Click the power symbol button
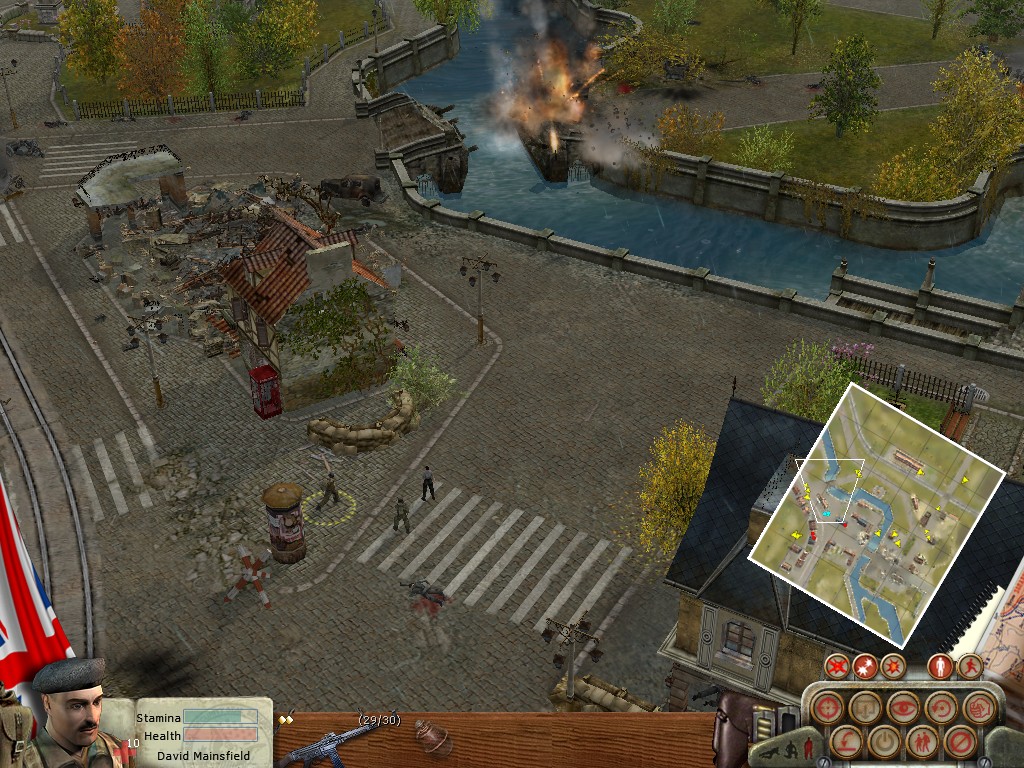This screenshot has width=1024, height=768. pyautogui.click(x=883, y=742)
